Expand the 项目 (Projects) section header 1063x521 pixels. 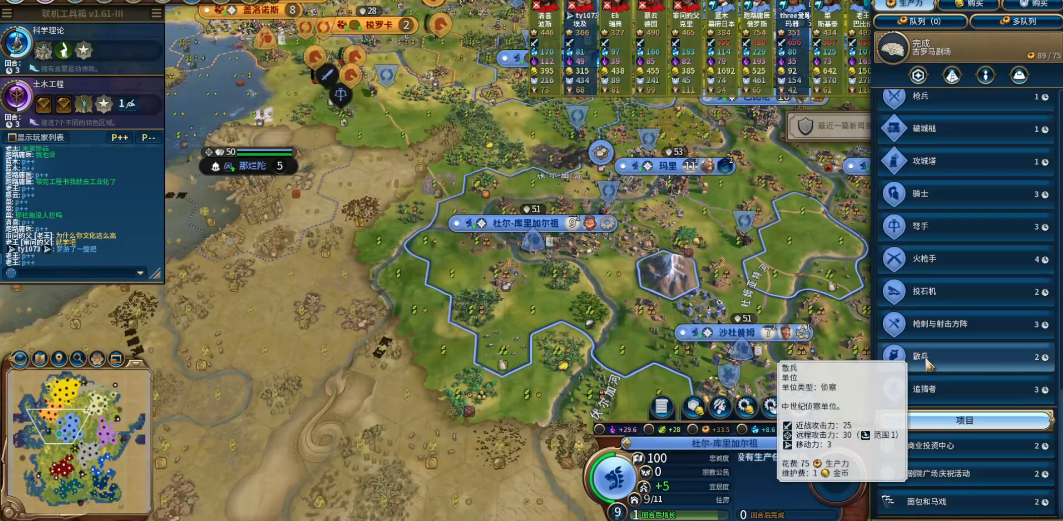click(x=965, y=420)
